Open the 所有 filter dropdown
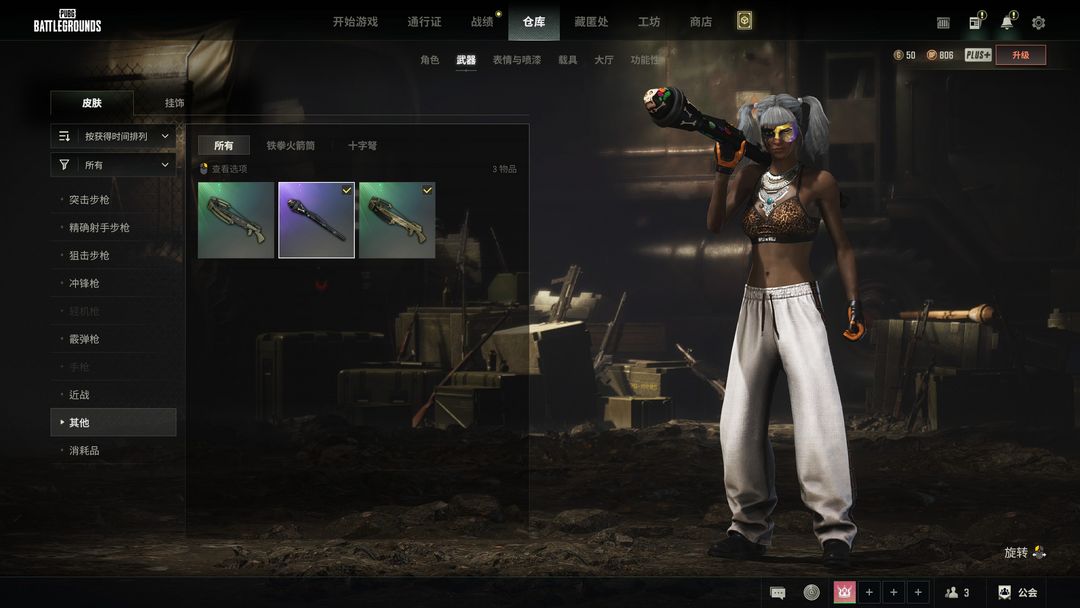Screen dimensions: 1080x608 pos(113,165)
